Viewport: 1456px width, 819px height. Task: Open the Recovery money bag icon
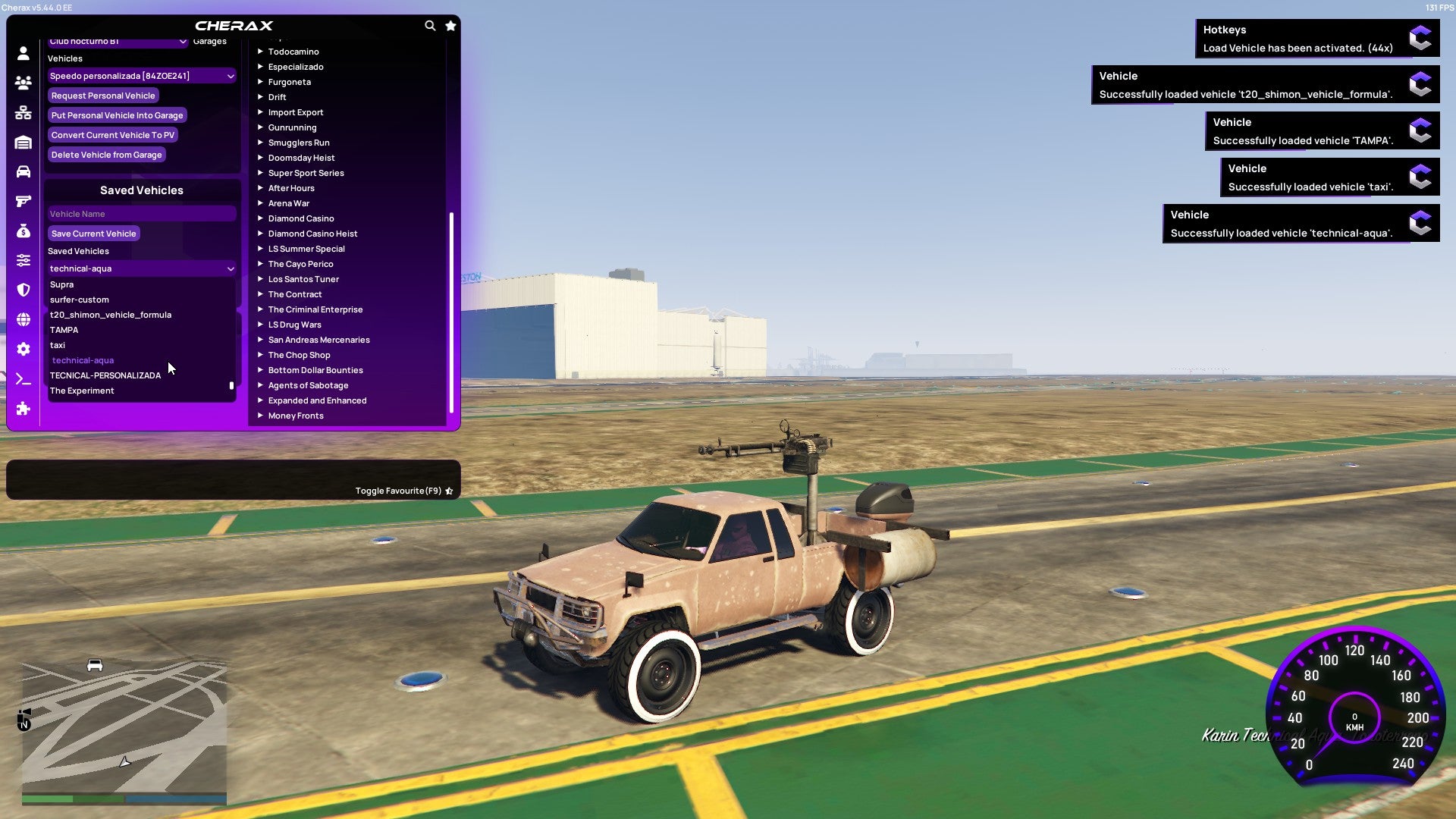pyautogui.click(x=23, y=231)
